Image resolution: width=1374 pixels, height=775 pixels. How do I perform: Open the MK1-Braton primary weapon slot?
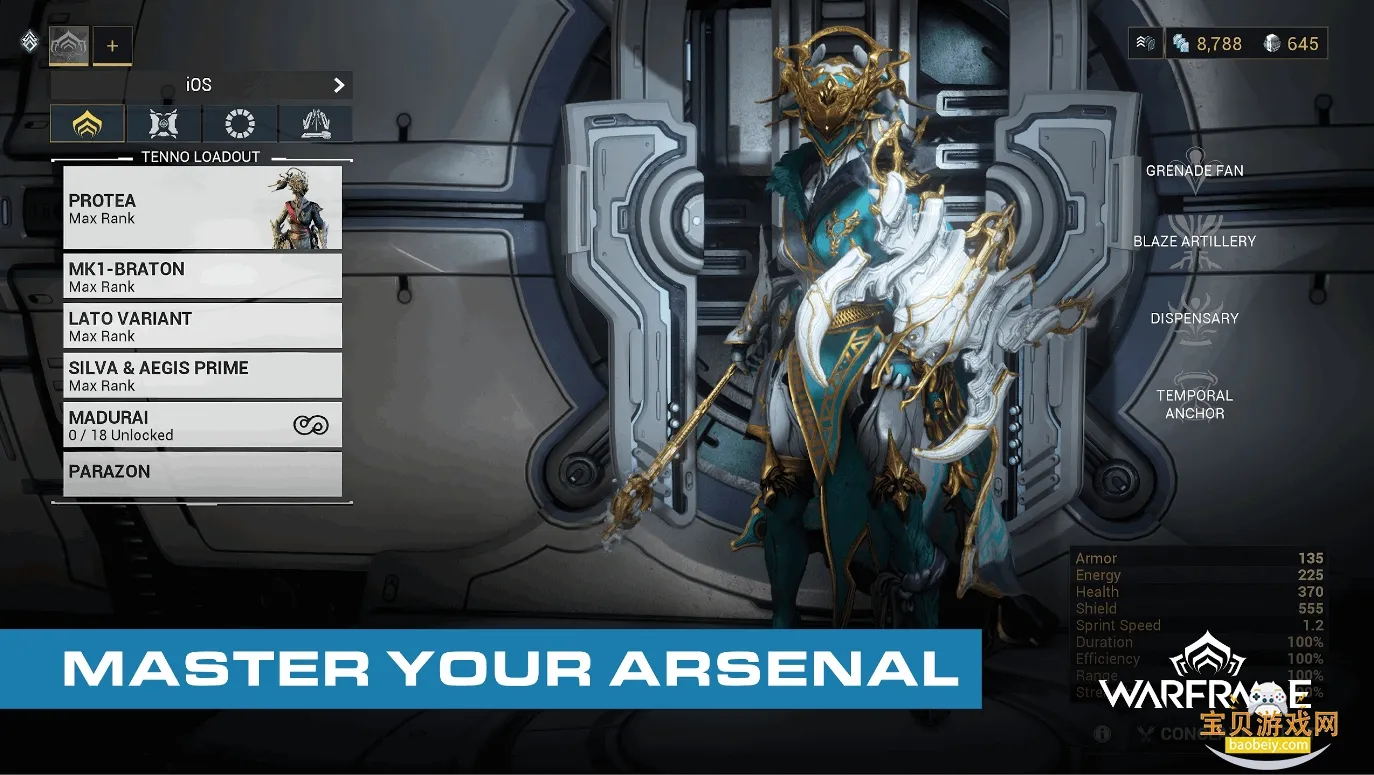tap(202, 276)
